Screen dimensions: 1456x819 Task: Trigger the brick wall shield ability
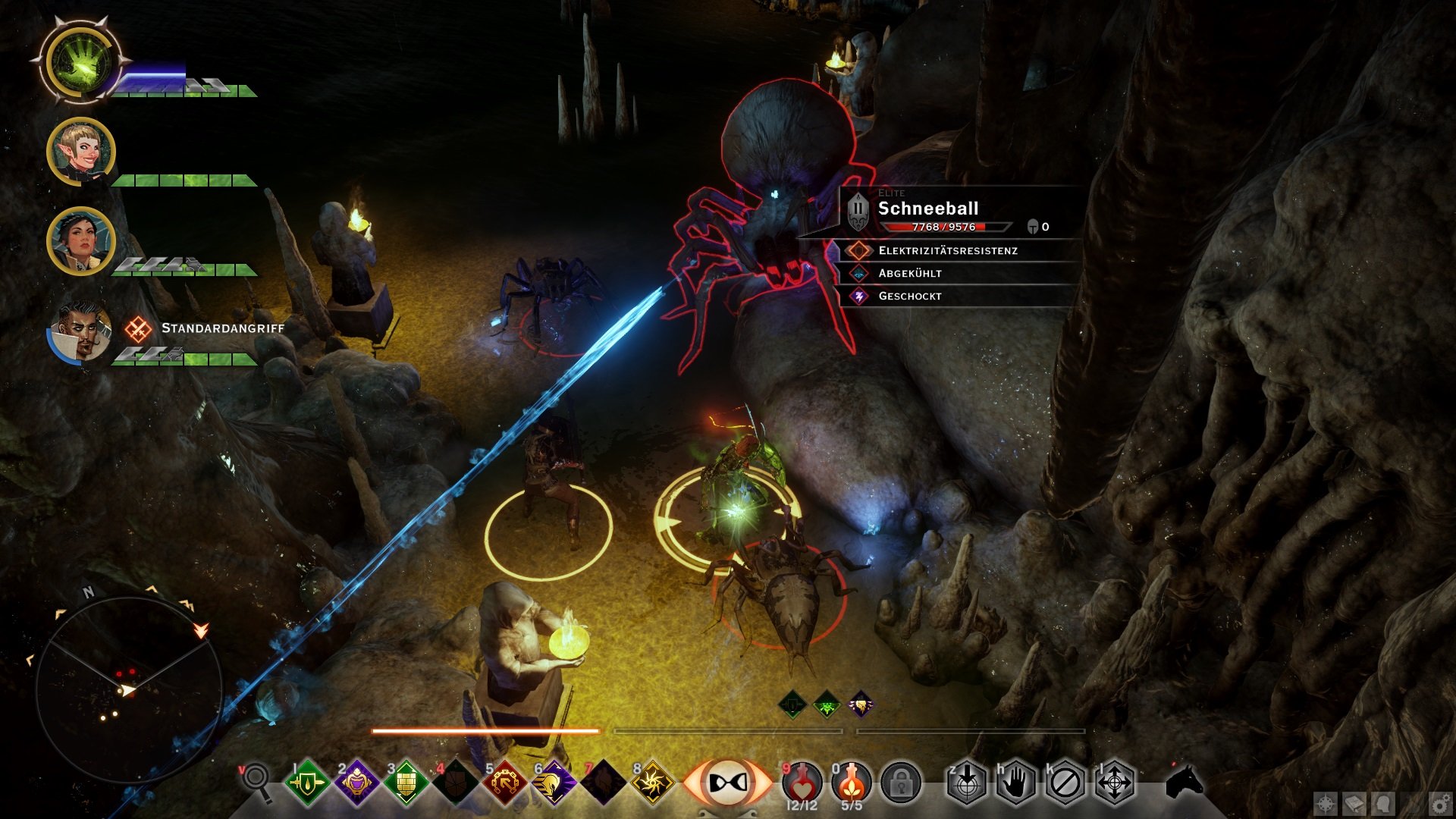pyautogui.click(x=406, y=783)
